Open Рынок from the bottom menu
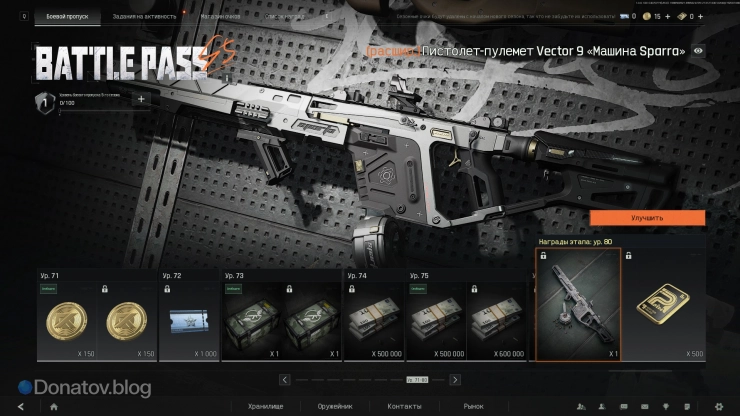 (472, 407)
